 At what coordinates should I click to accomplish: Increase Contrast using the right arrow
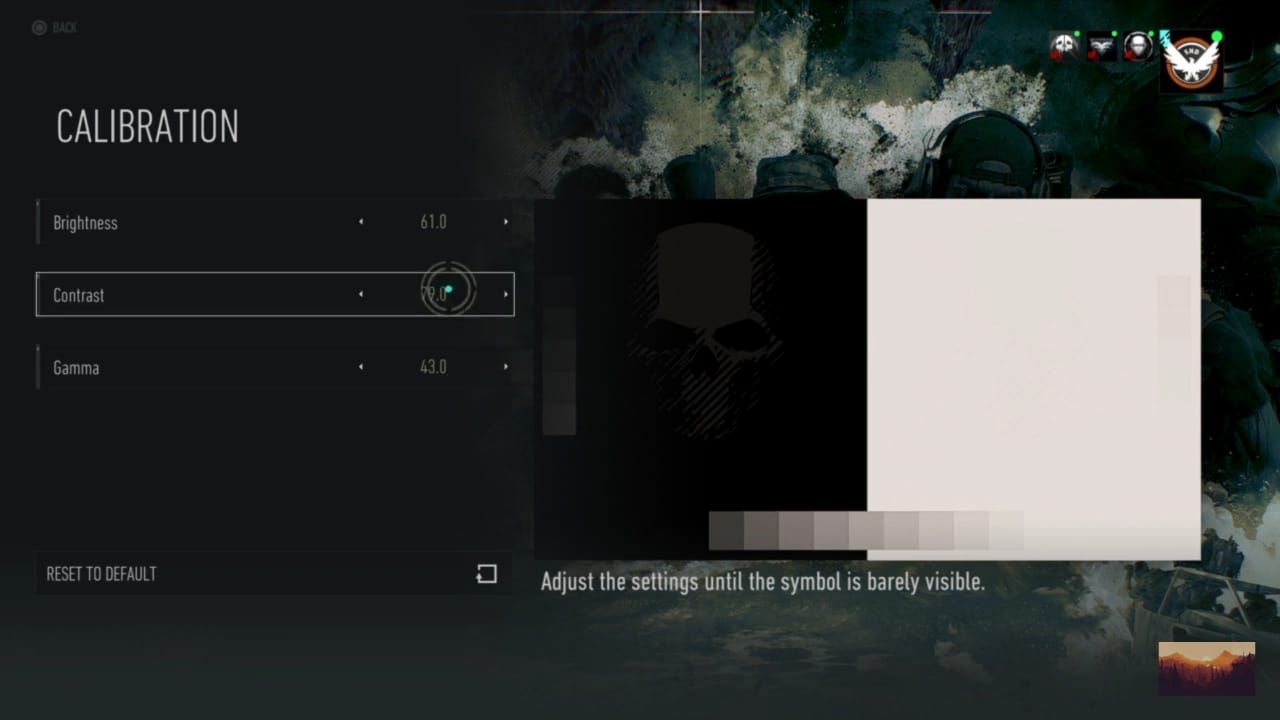tap(506, 294)
